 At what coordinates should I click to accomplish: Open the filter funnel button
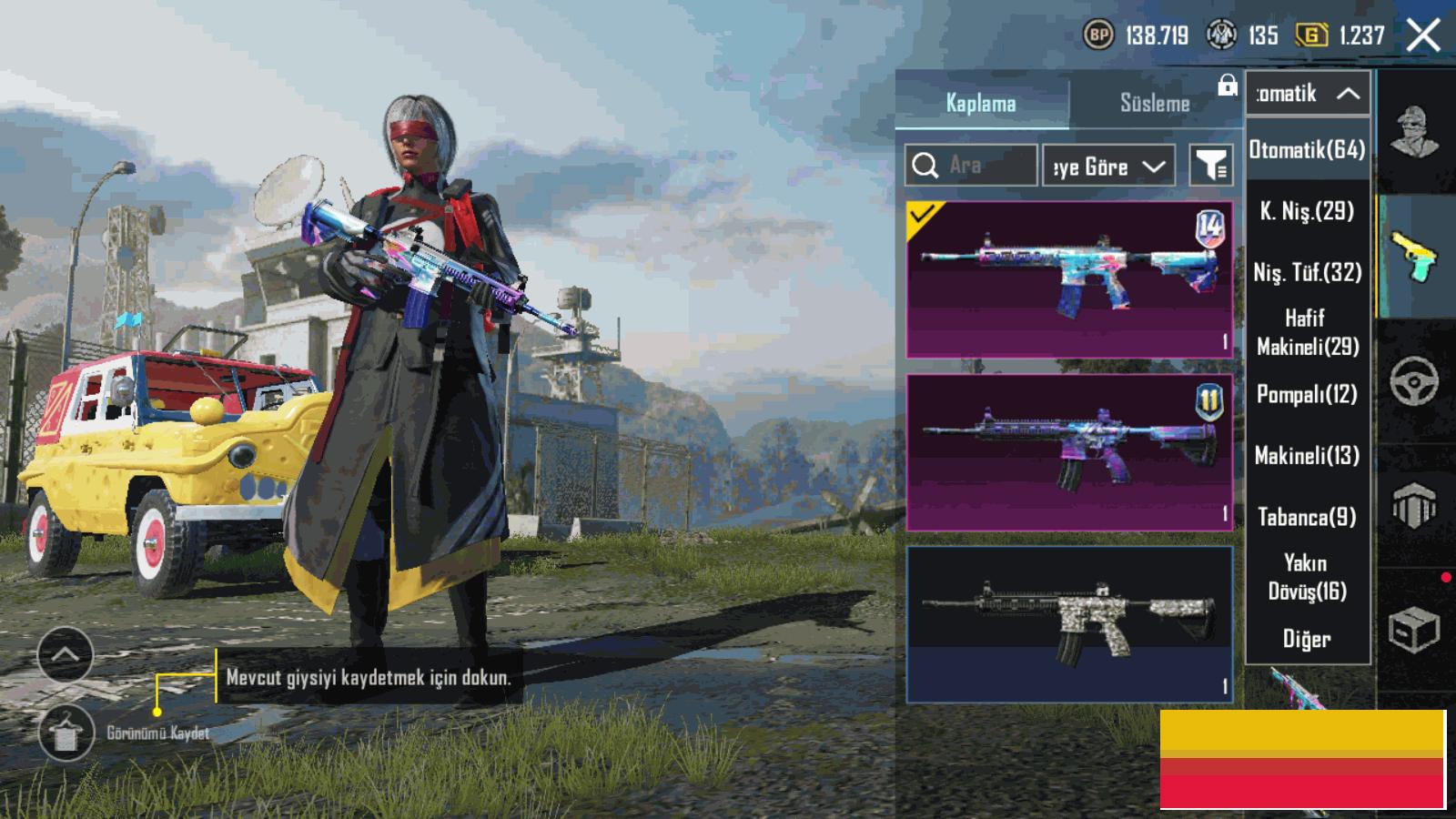1211,166
